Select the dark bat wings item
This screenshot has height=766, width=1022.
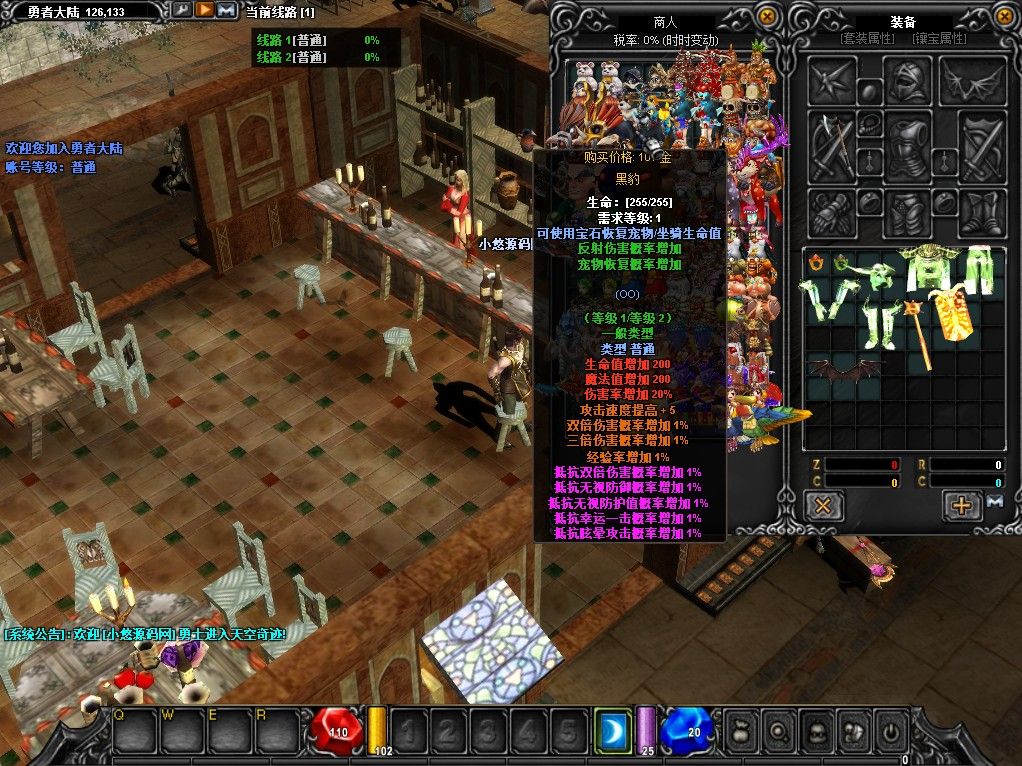[x=843, y=368]
